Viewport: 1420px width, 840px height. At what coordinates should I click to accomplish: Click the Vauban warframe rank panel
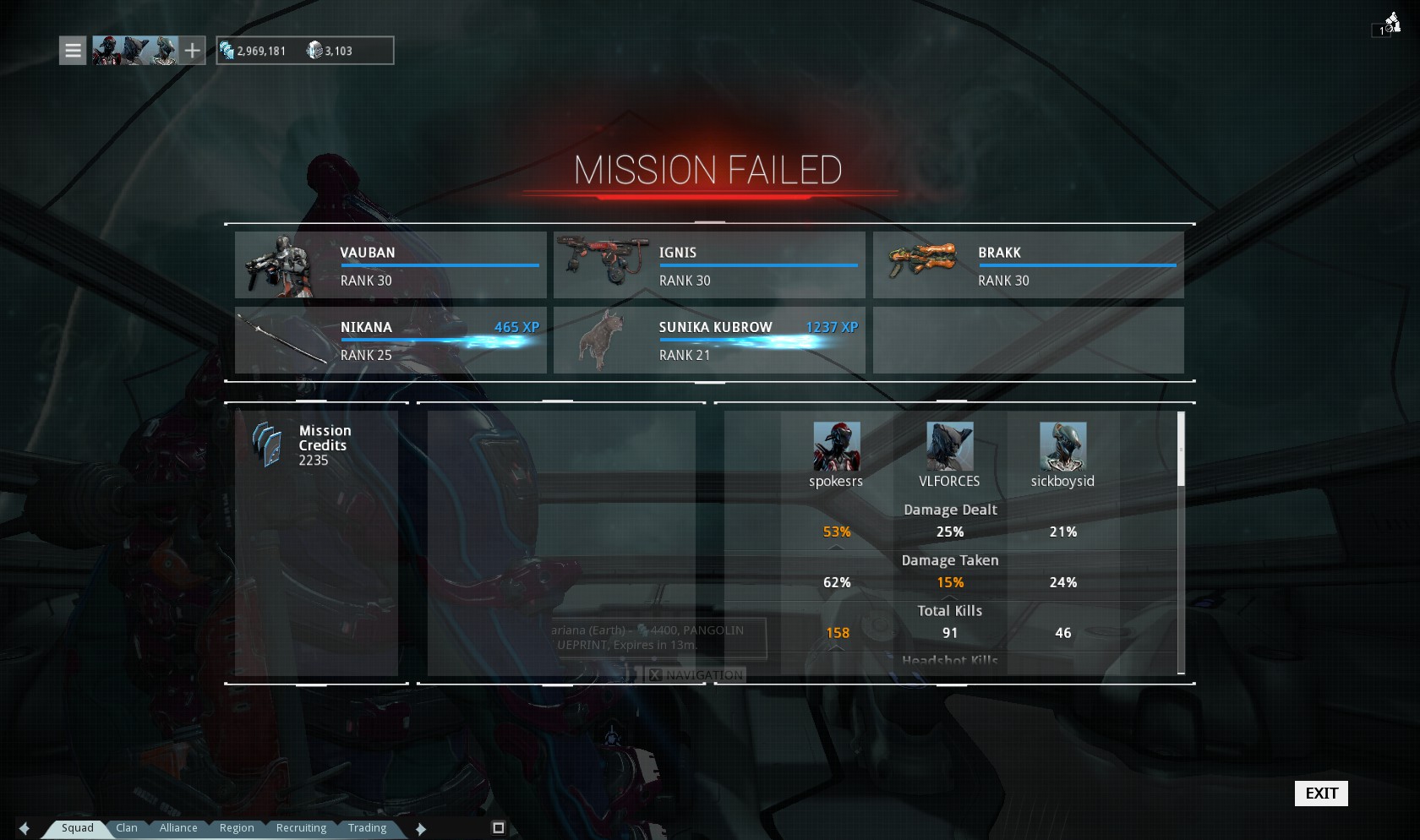click(390, 265)
